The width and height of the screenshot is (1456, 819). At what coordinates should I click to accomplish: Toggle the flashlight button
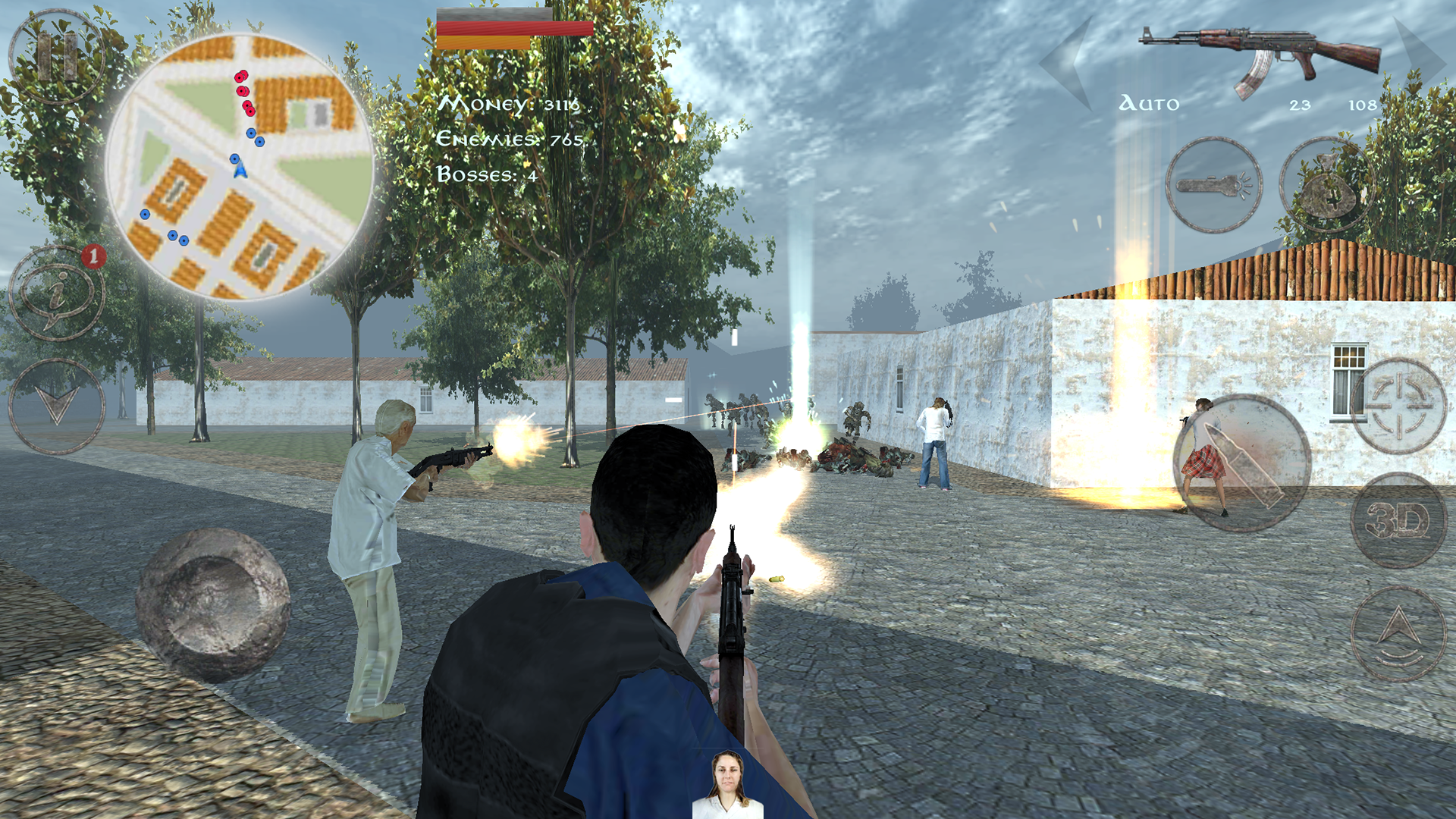[x=1213, y=184]
